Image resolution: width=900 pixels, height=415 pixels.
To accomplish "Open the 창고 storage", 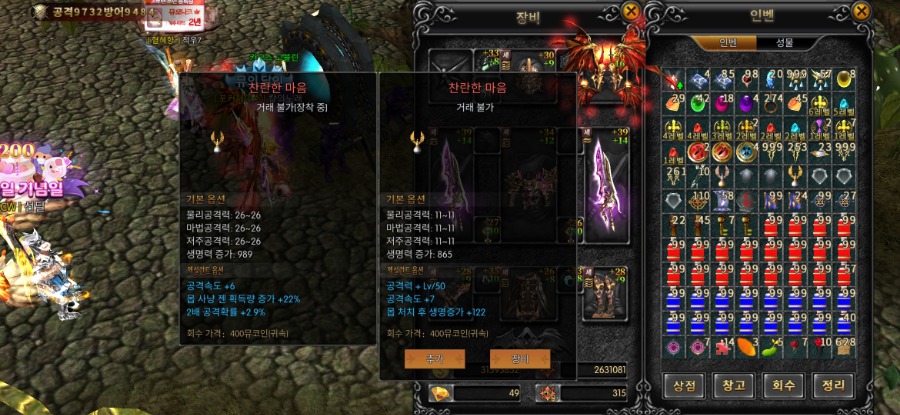I will click(734, 386).
